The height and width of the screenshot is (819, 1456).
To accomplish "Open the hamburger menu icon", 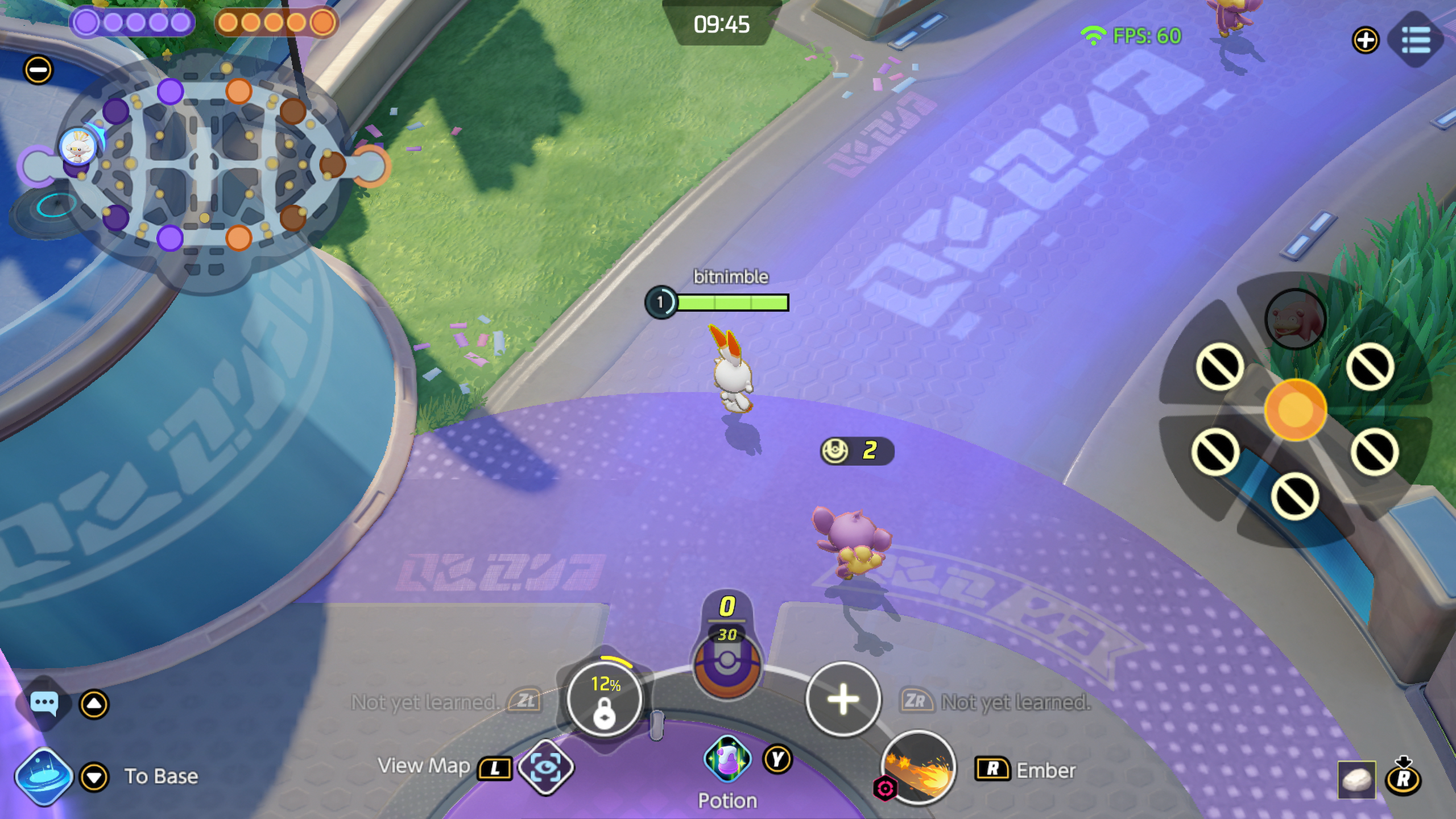I will 1416,40.
